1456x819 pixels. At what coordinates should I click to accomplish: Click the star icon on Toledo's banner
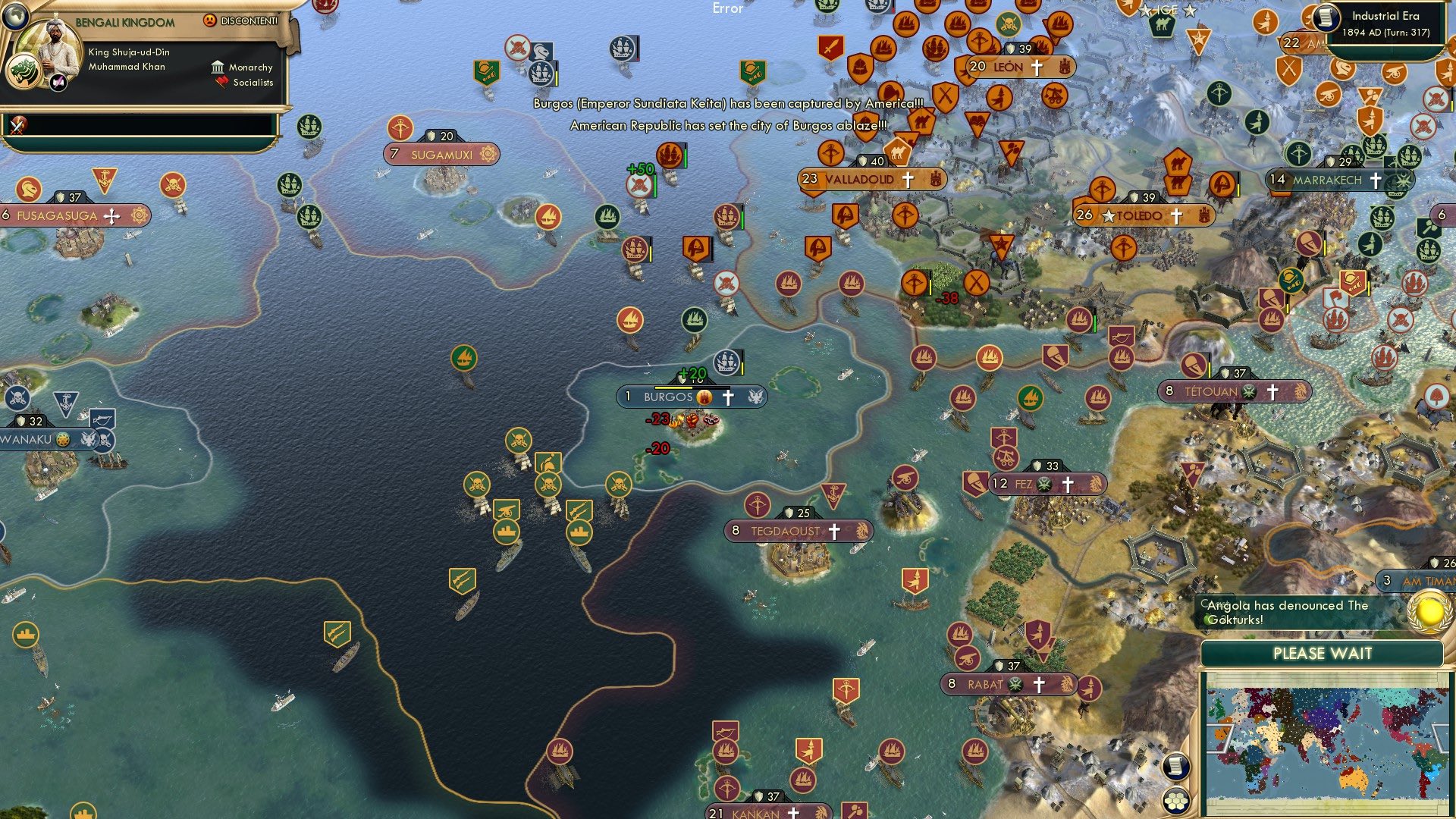(x=1109, y=215)
